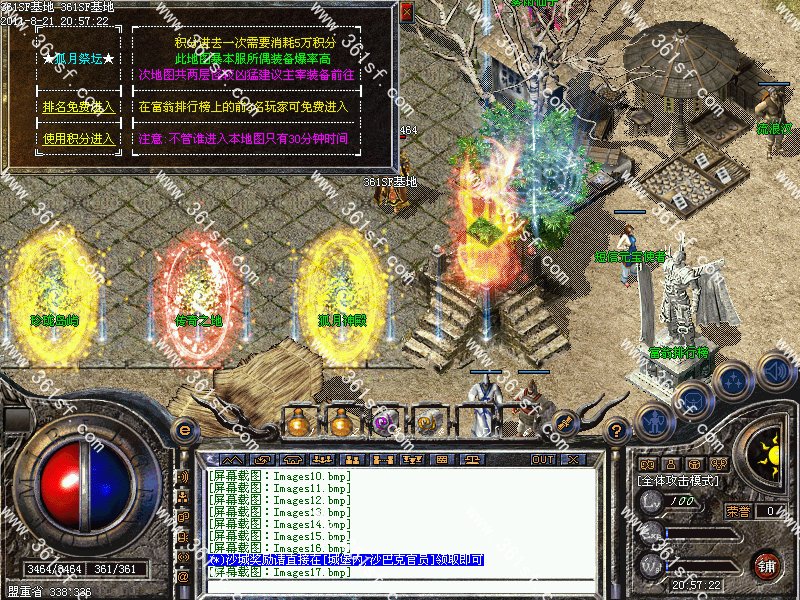Click the OUT button above chat

(x=542, y=459)
